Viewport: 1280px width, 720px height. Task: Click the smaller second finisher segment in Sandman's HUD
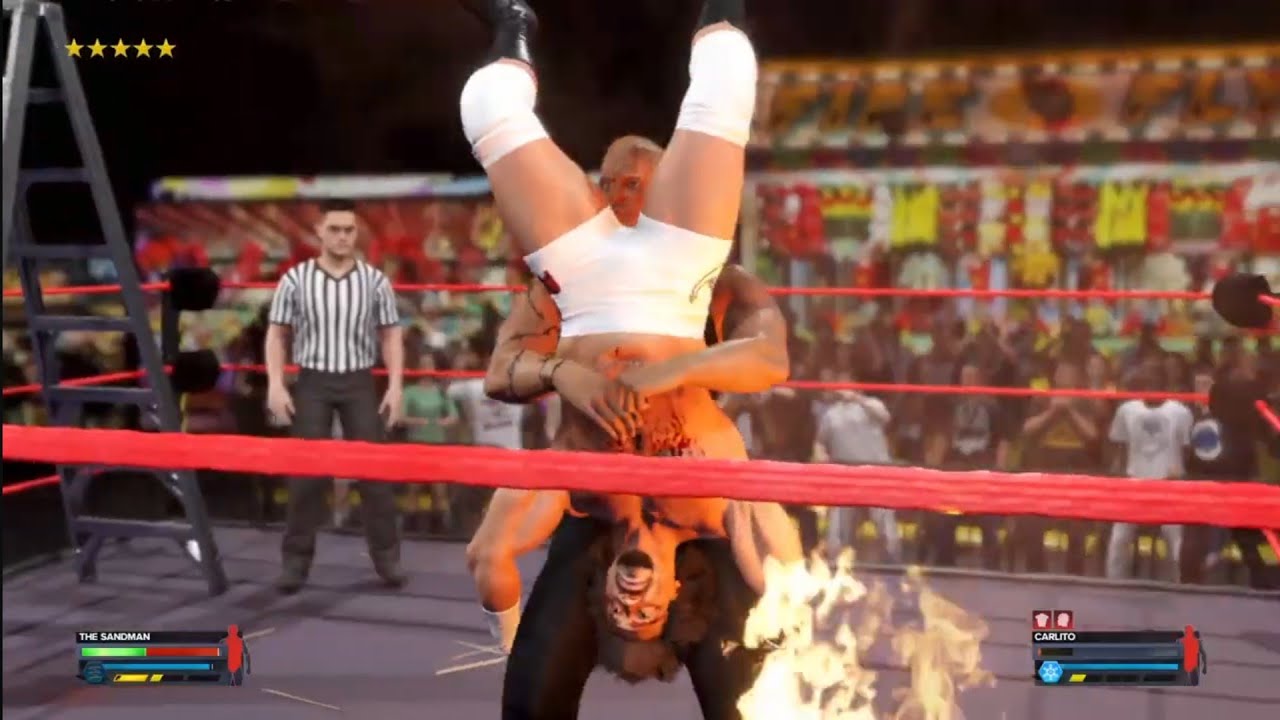tap(156, 677)
